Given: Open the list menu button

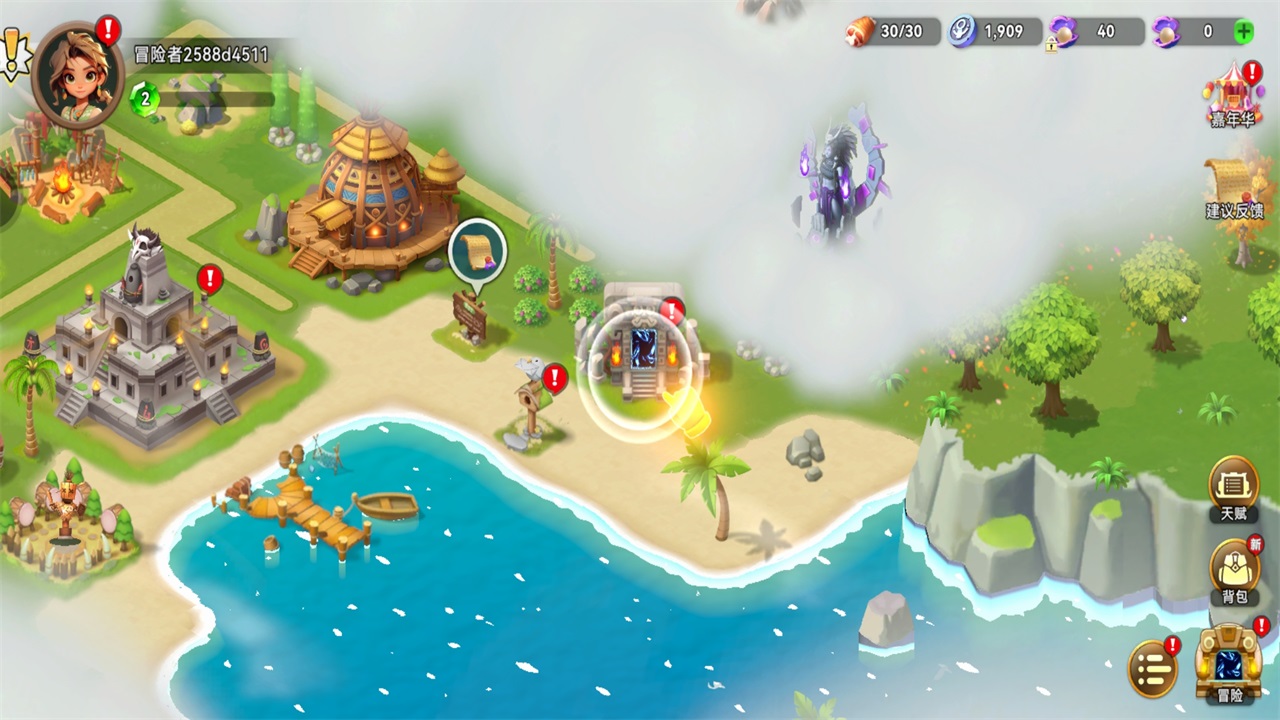Looking at the screenshot, I should [1152, 668].
